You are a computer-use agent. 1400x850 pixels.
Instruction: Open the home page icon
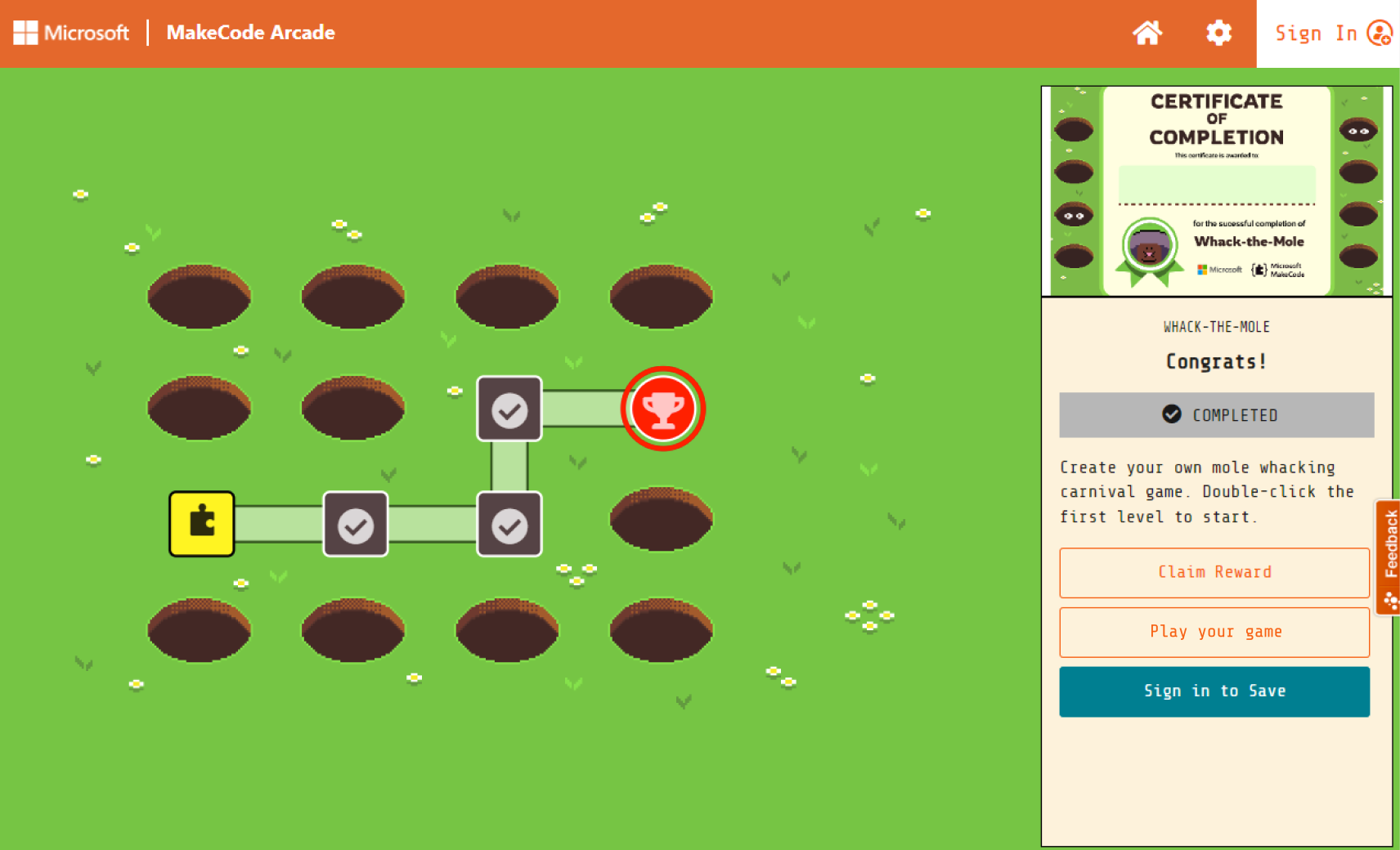tap(1147, 33)
